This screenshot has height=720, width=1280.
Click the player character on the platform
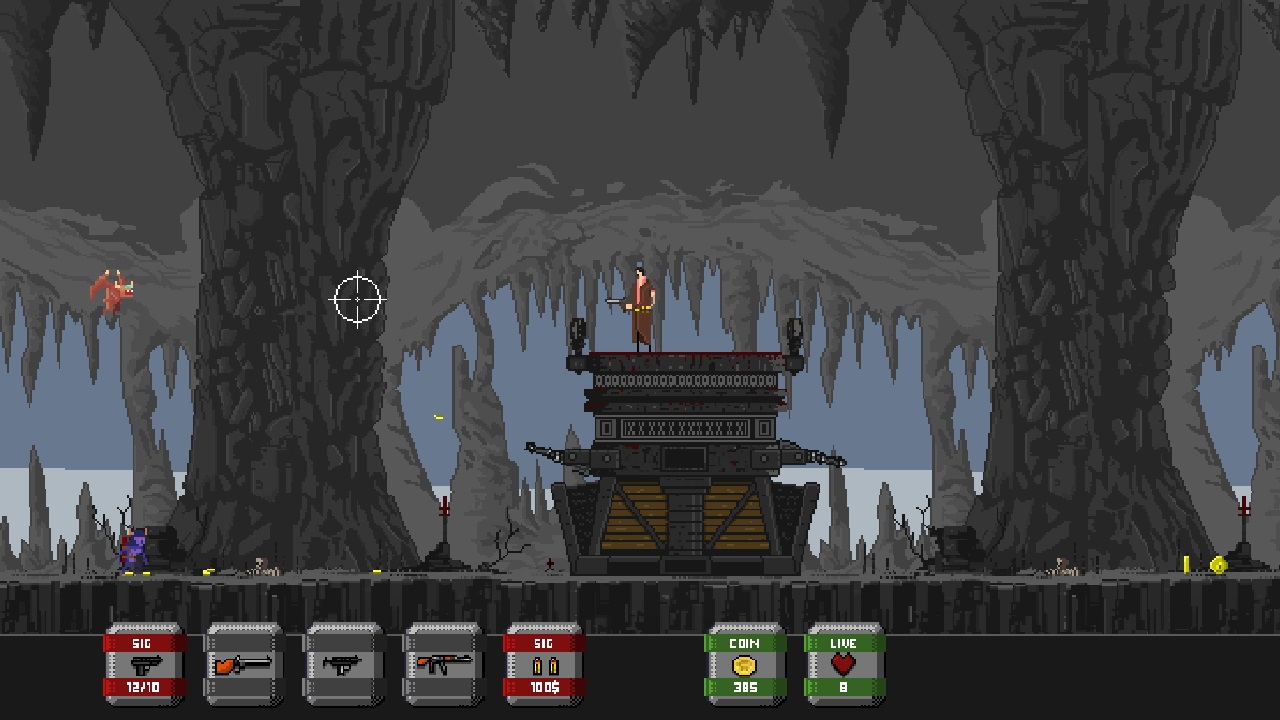click(640, 305)
